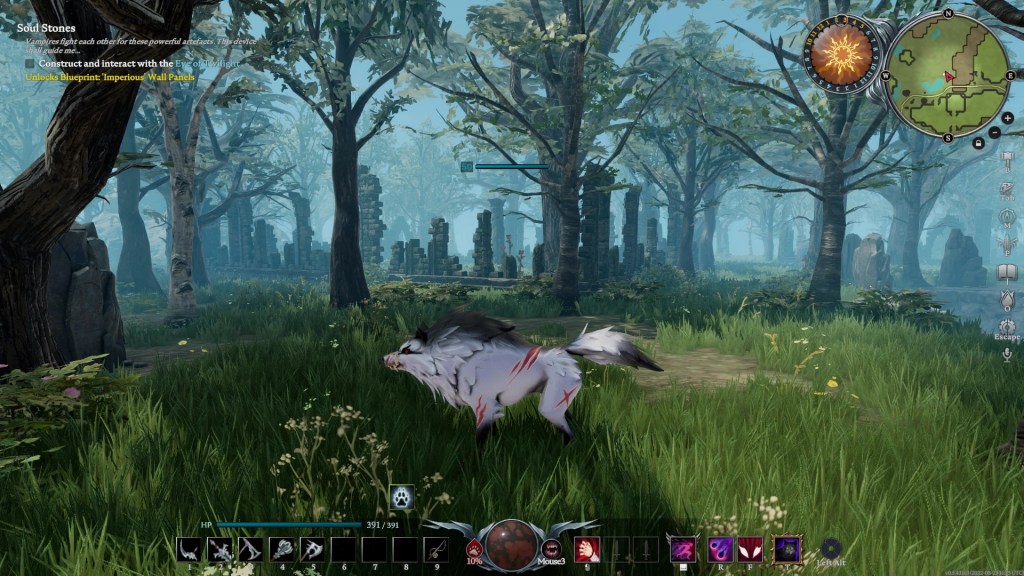1024x576 pixels.
Task: Zoom out the minimap with minus button
Action: [x=994, y=132]
